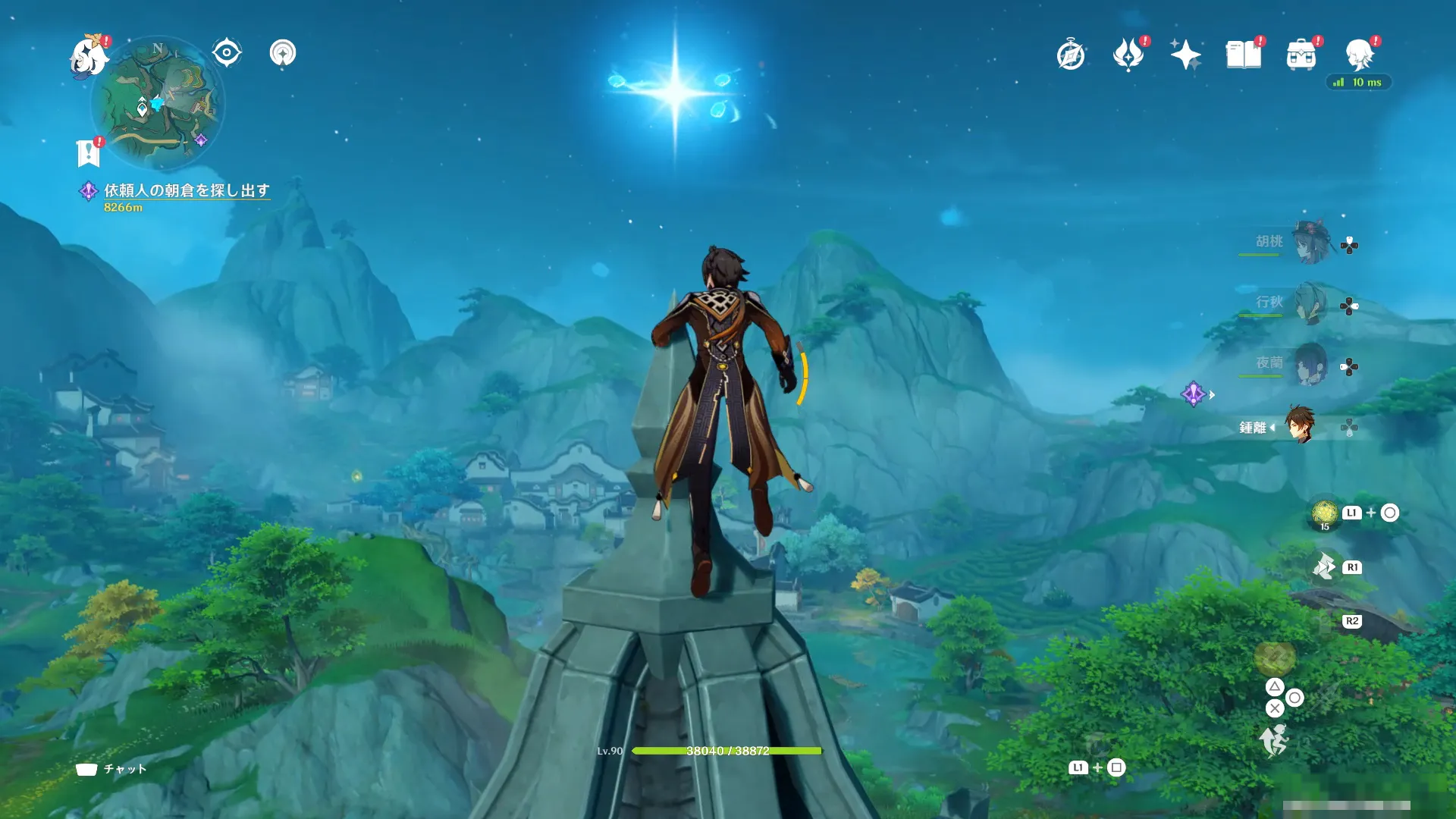Image resolution: width=1456 pixels, height=819 pixels.
Task: Open the character profile icon
Action: (1359, 55)
